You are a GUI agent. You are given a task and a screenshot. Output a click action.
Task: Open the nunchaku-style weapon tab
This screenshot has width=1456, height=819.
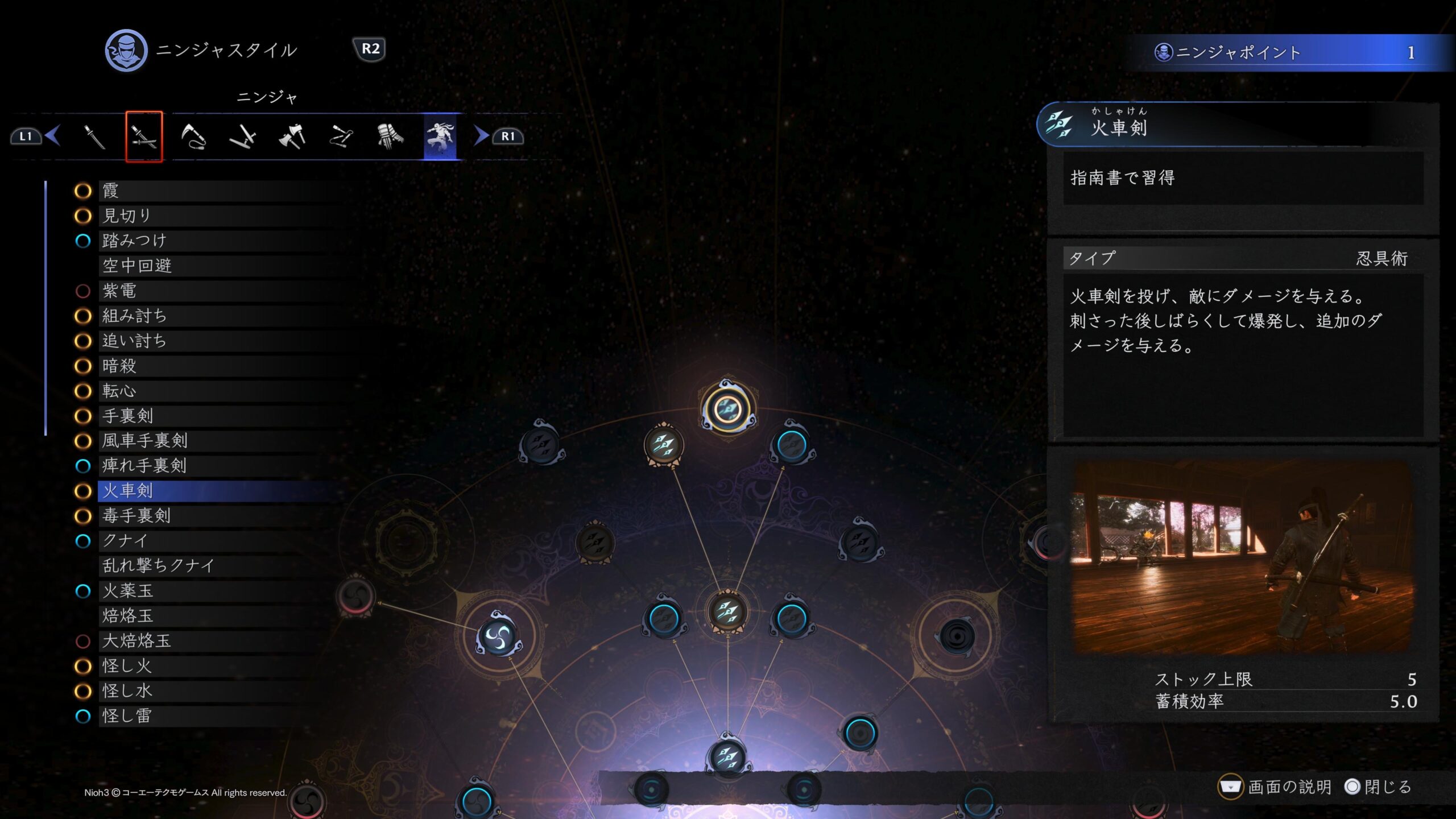click(341, 136)
